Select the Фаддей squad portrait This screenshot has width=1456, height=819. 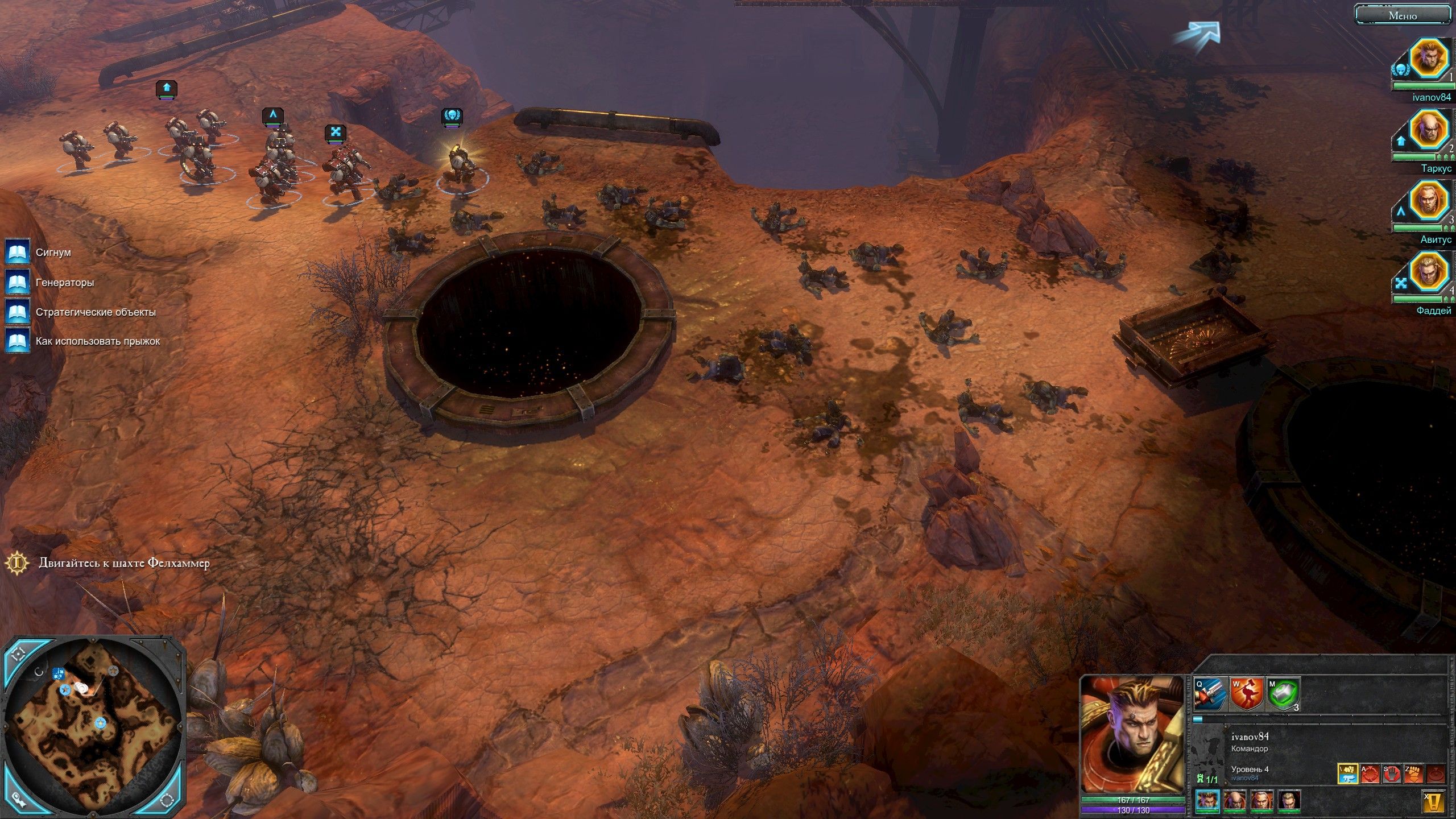click(x=1429, y=271)
